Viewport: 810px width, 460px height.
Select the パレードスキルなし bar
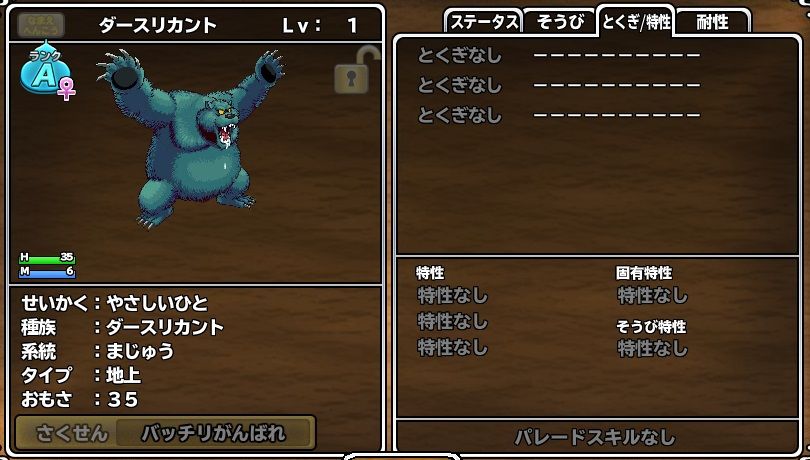[x=594, y=437]
